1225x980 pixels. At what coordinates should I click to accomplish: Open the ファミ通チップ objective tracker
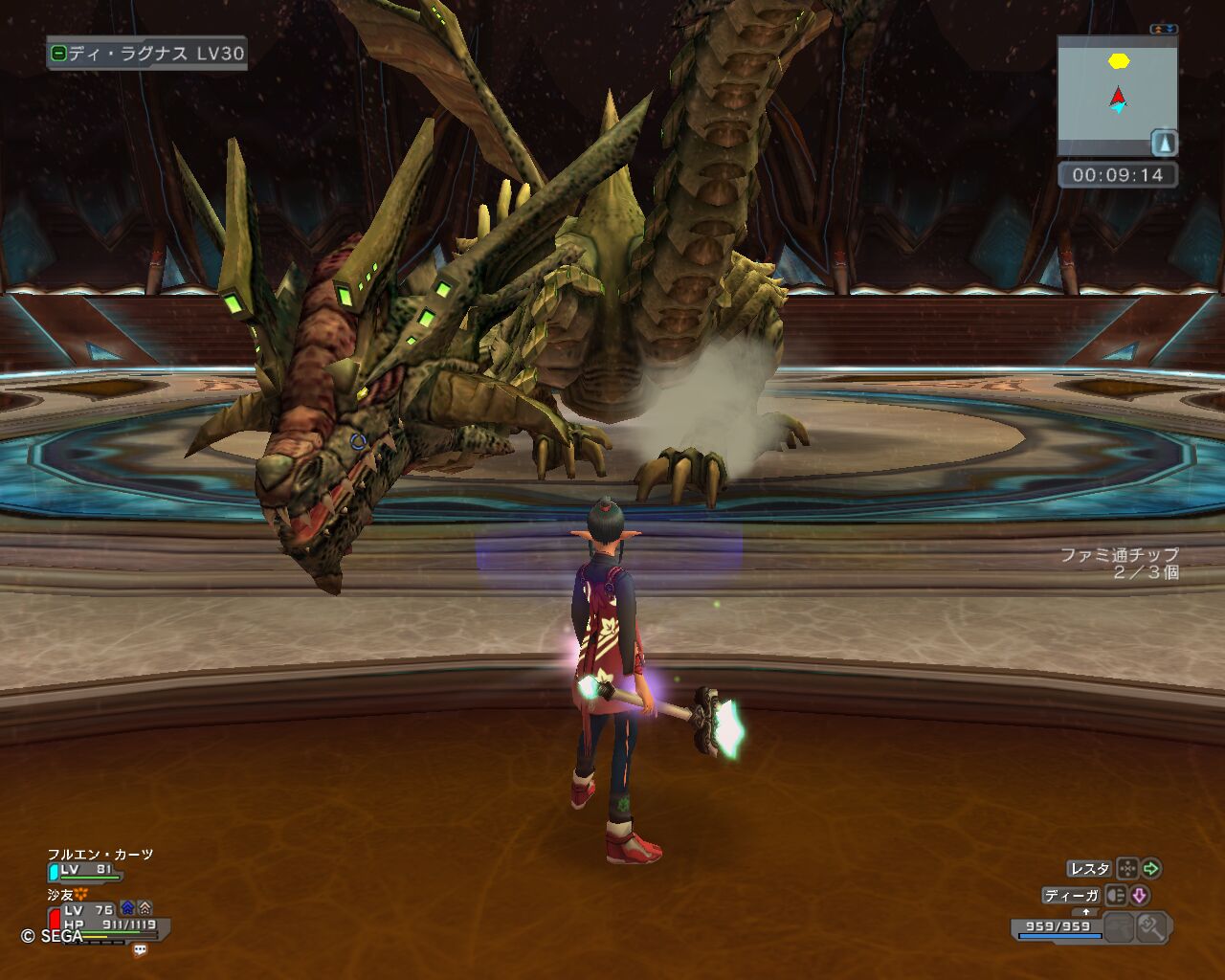pos(1119,564)
